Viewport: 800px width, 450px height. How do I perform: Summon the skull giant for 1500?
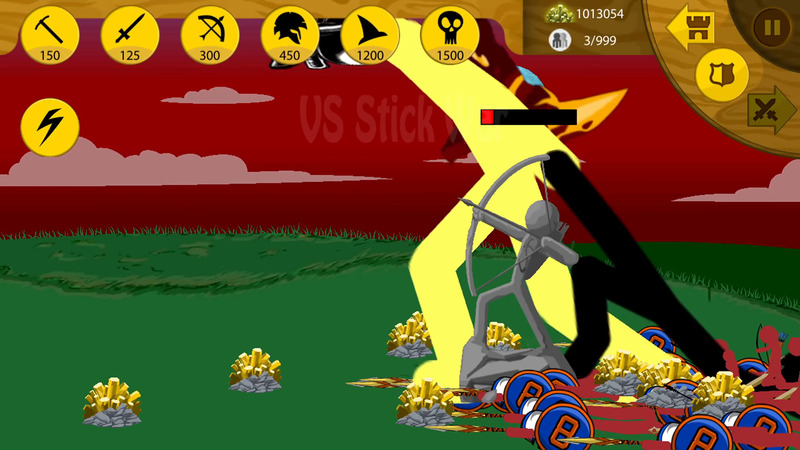[x=450, y=34]
